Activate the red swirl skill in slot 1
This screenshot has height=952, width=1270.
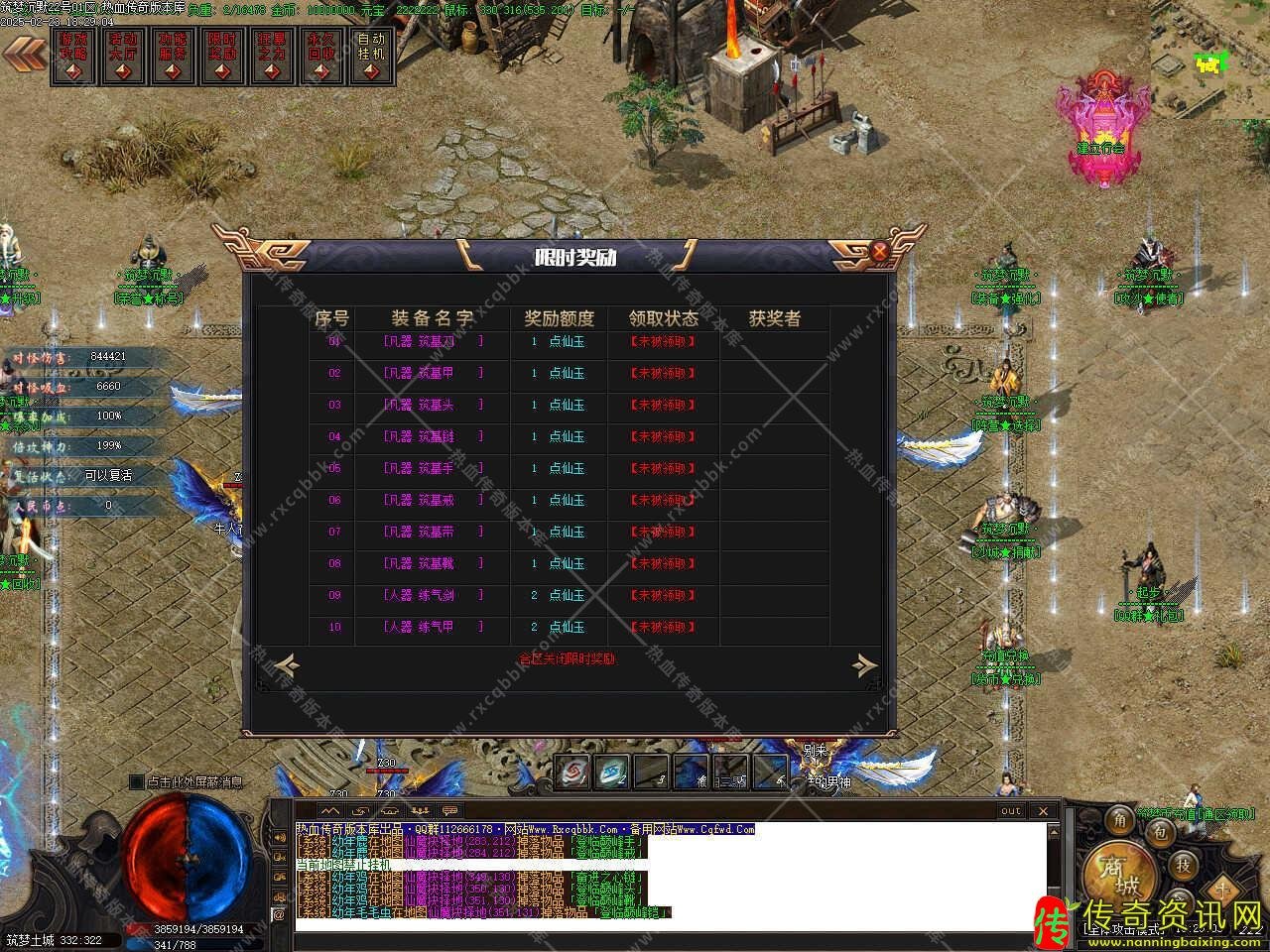(572, 772)
